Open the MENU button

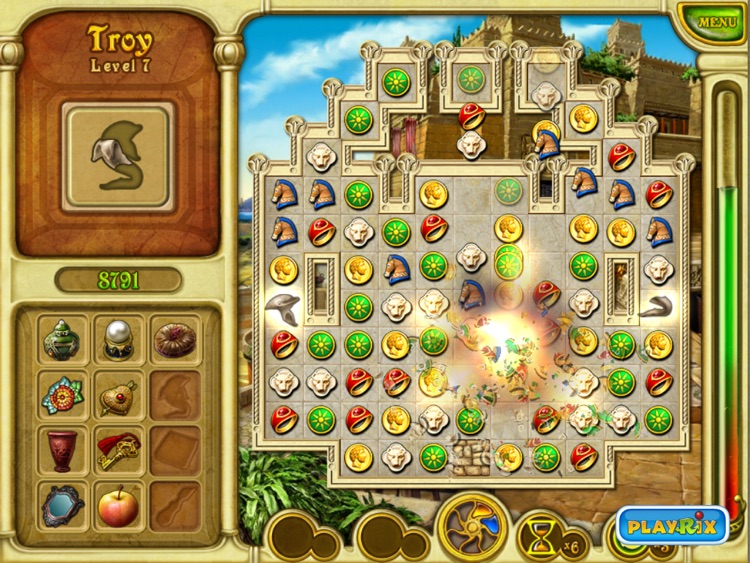[x=717, y=21]
